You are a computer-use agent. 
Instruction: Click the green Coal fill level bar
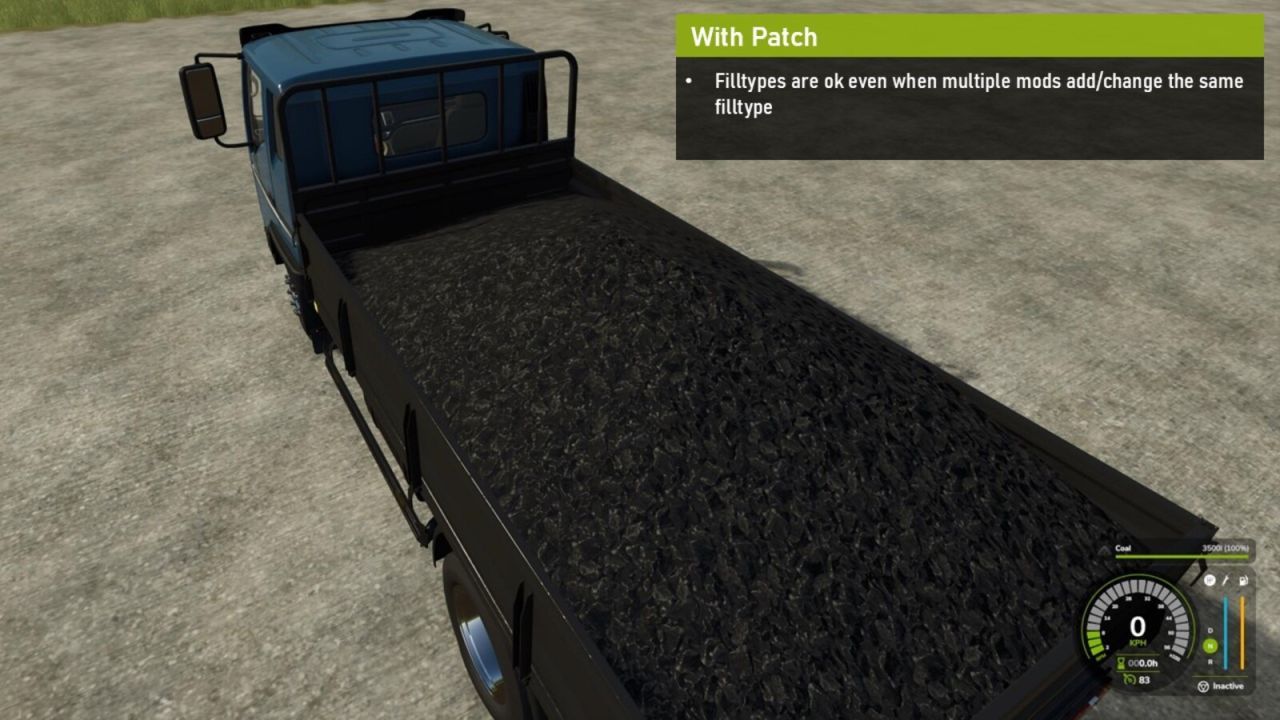click(x=1180, y=556)
